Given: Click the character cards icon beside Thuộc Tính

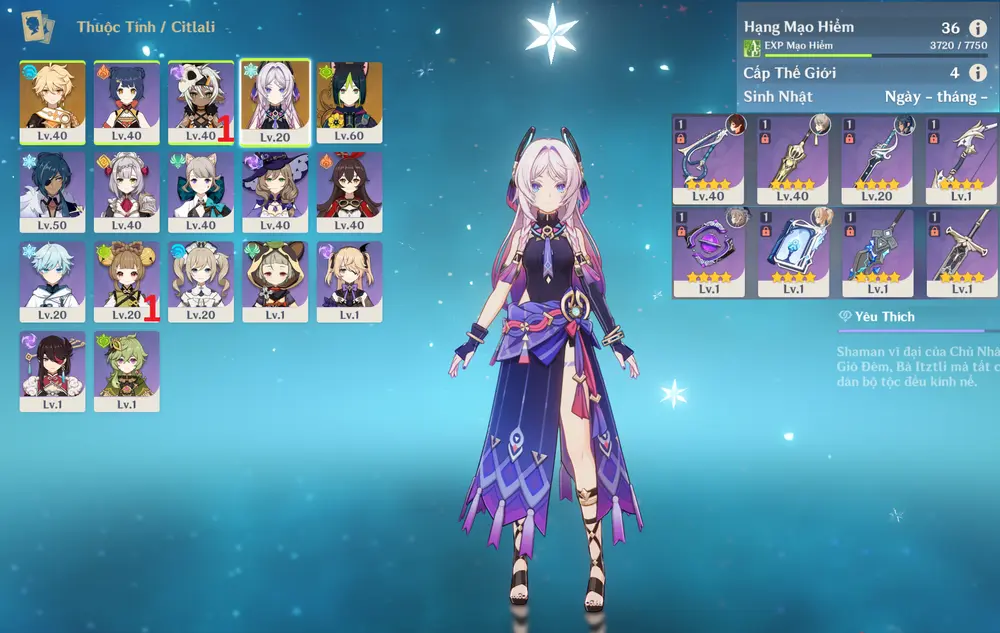Looking at the screenshot, I should point(38,26).
